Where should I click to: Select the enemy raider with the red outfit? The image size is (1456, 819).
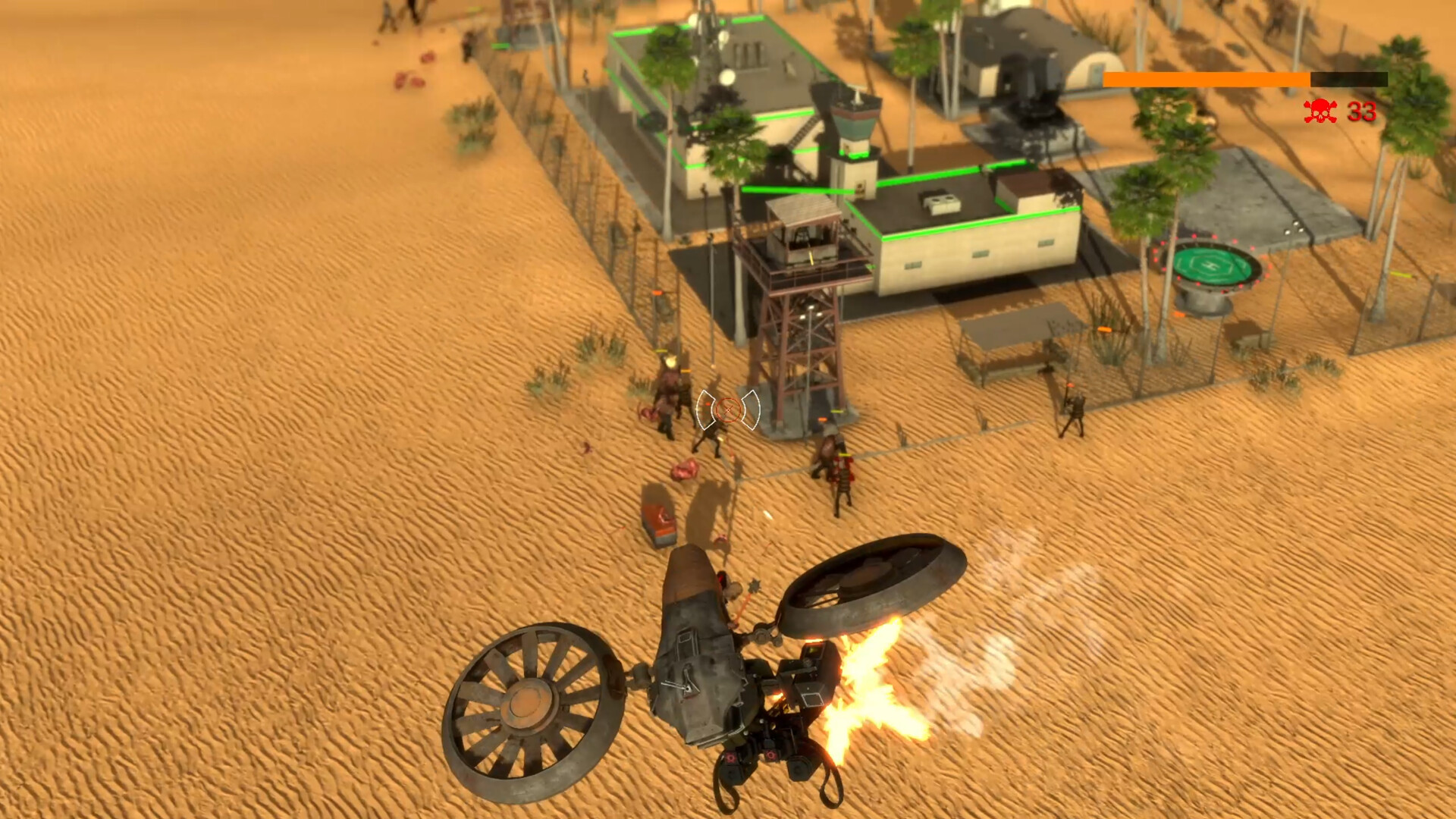click(x=842, y=469)
